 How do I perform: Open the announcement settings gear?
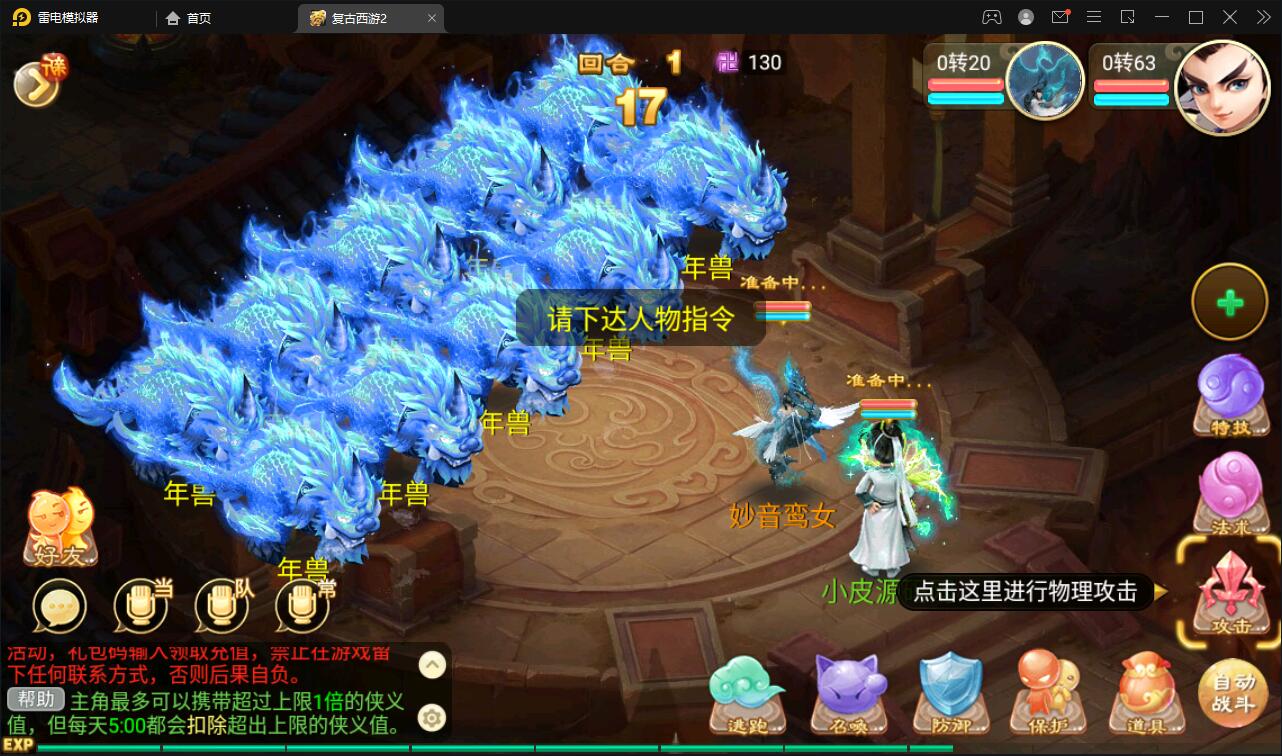[432, 717]
